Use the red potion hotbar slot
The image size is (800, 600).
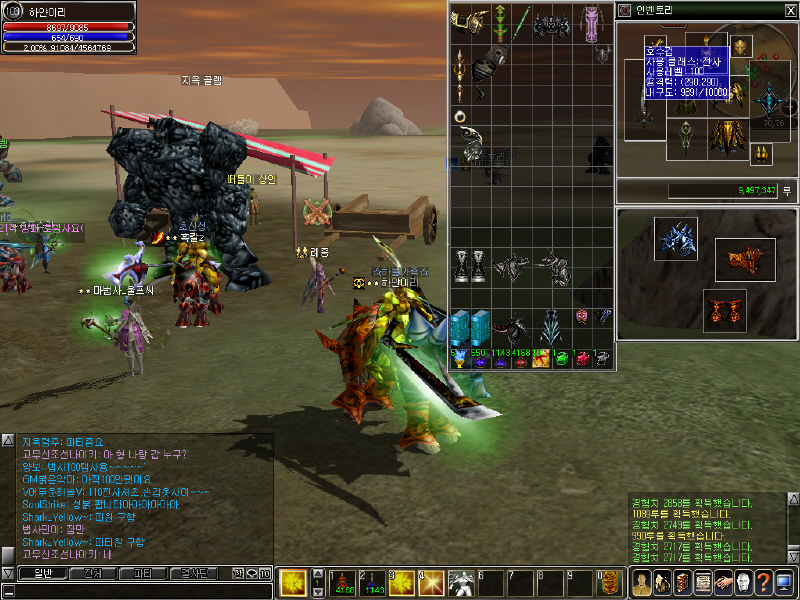coord(344,582)
